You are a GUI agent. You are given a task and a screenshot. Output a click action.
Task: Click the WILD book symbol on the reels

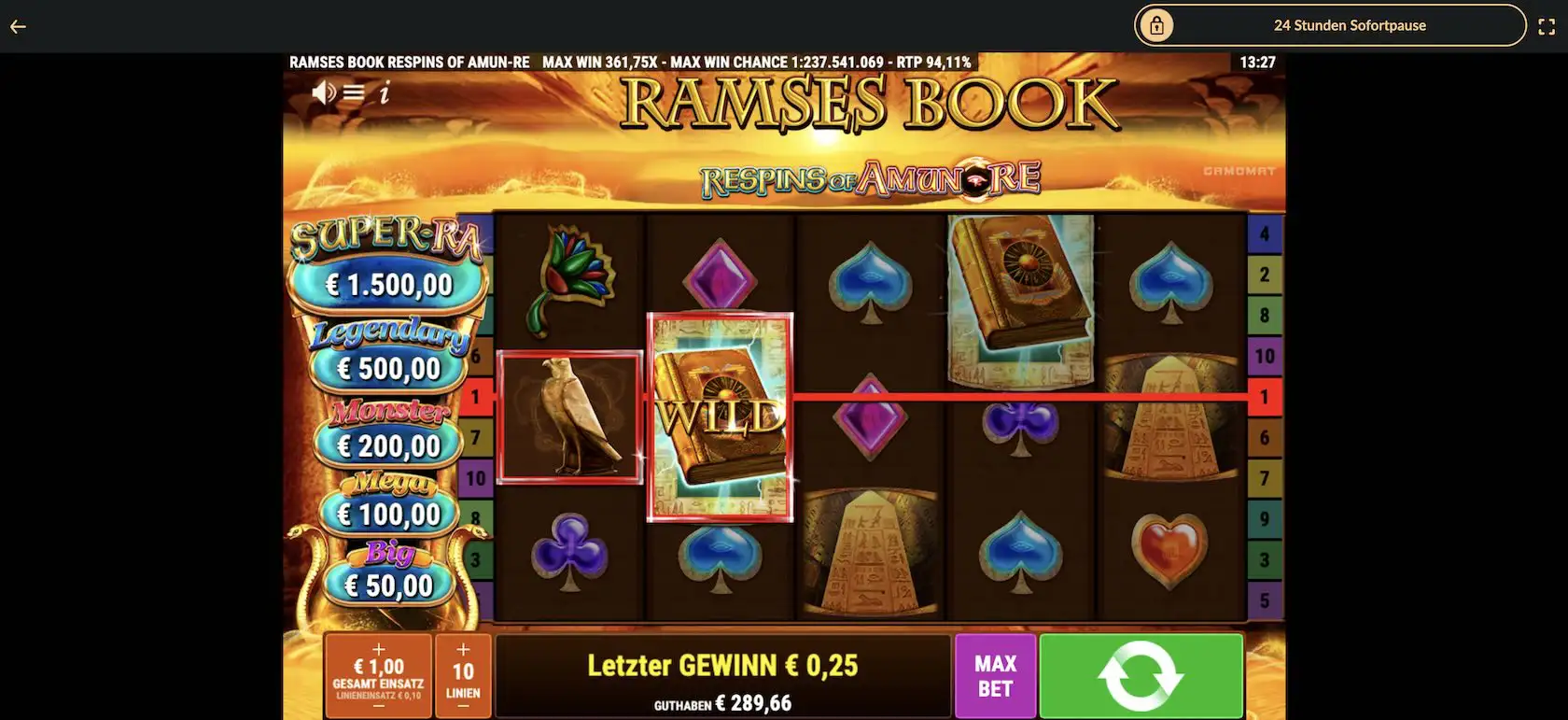pos(721,416)
